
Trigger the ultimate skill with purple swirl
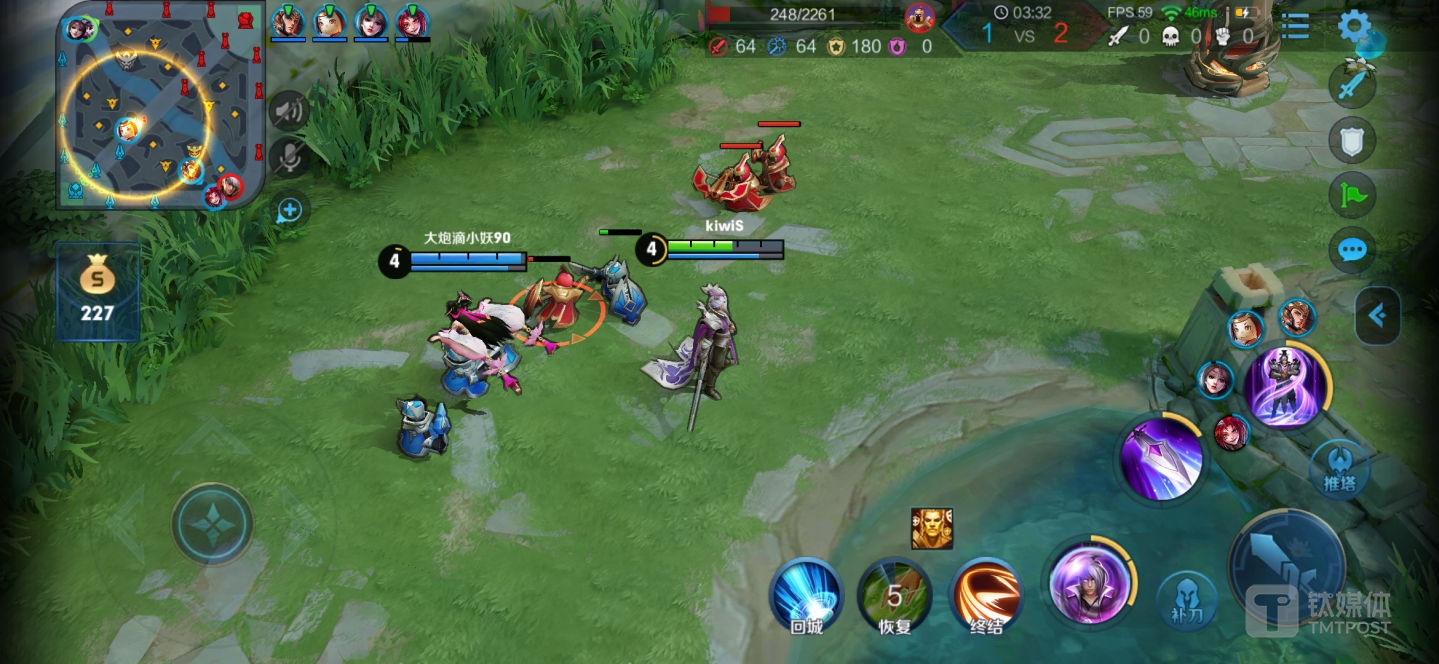(1286, 385)
